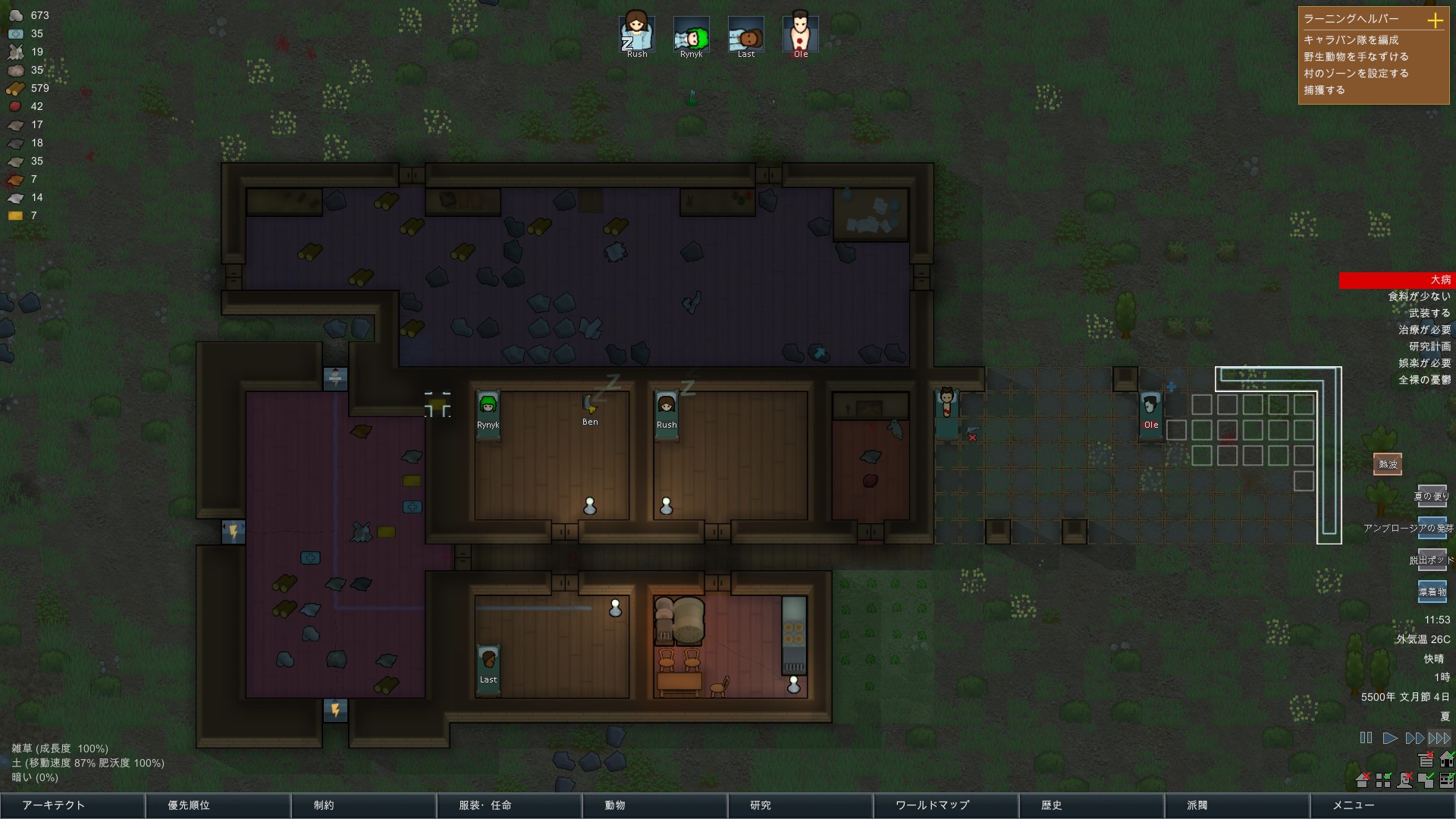This screenshot has height=819, width=1456.
Task: Click the gold resource icon at count 7
Action: (15, 215)
